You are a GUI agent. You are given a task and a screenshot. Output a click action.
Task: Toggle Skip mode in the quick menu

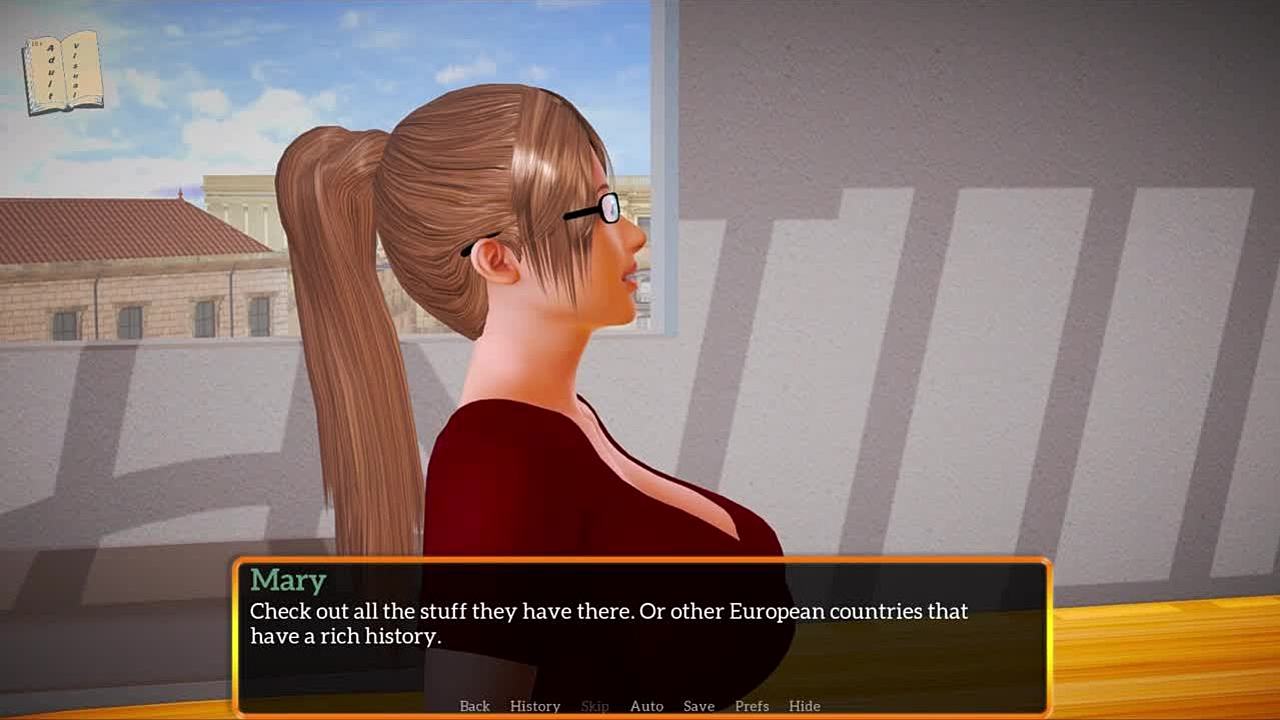pyautogui.click(x=595, y=706)
